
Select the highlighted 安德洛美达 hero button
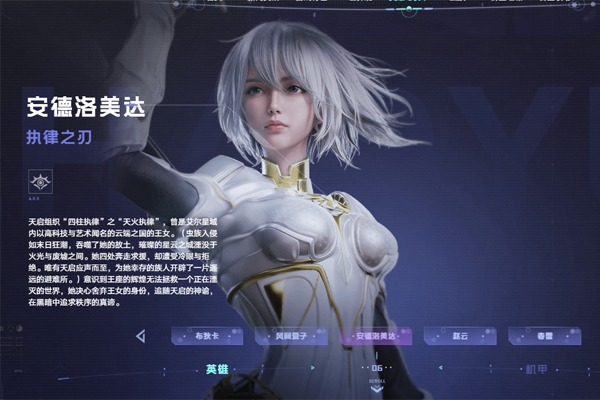(376, 336)
